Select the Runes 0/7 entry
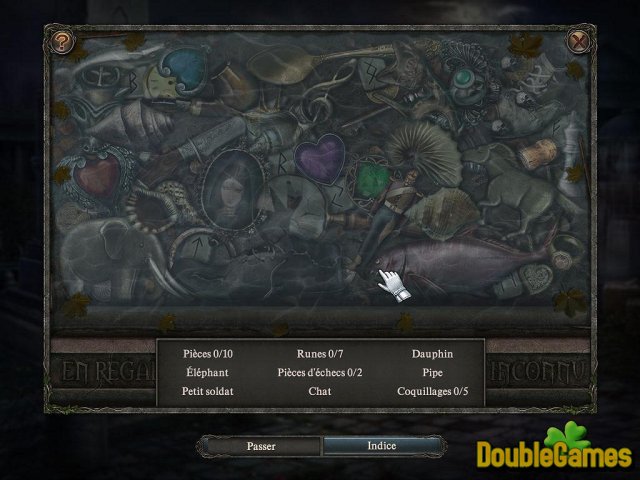The width and height of the screenshot is (640, 480). coord(320,354)
